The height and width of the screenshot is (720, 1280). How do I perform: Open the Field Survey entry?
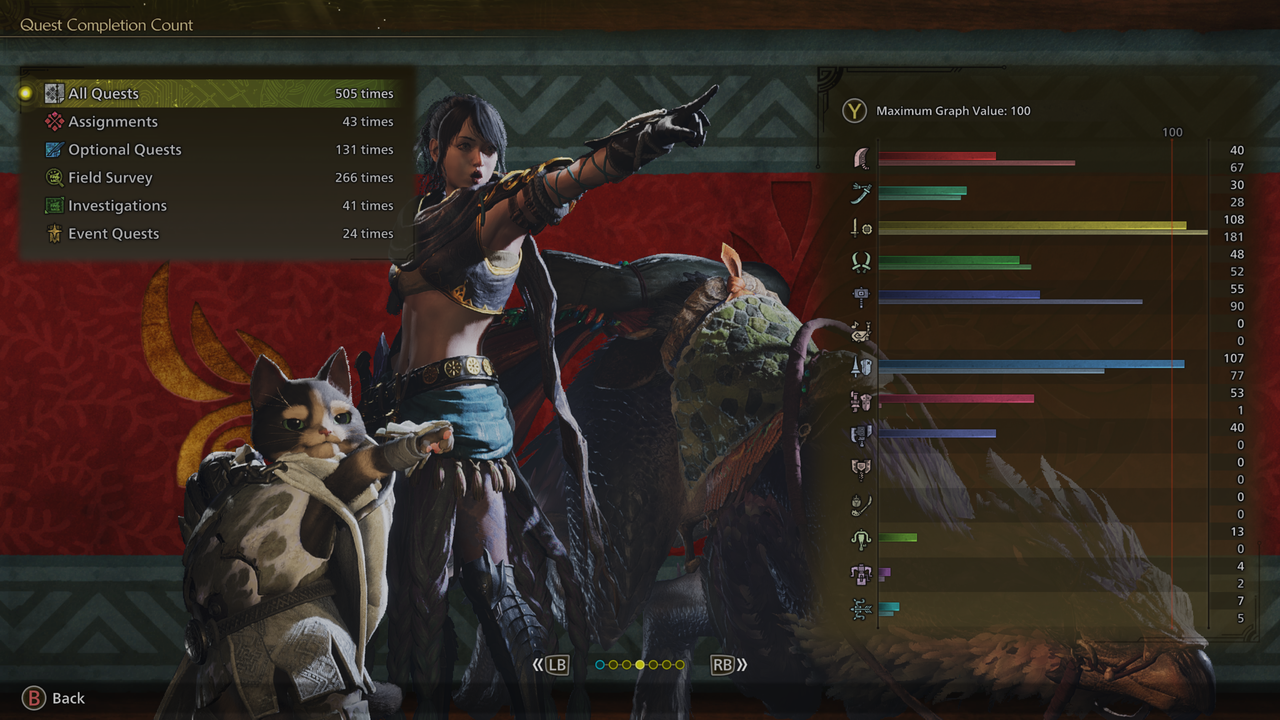218,178
